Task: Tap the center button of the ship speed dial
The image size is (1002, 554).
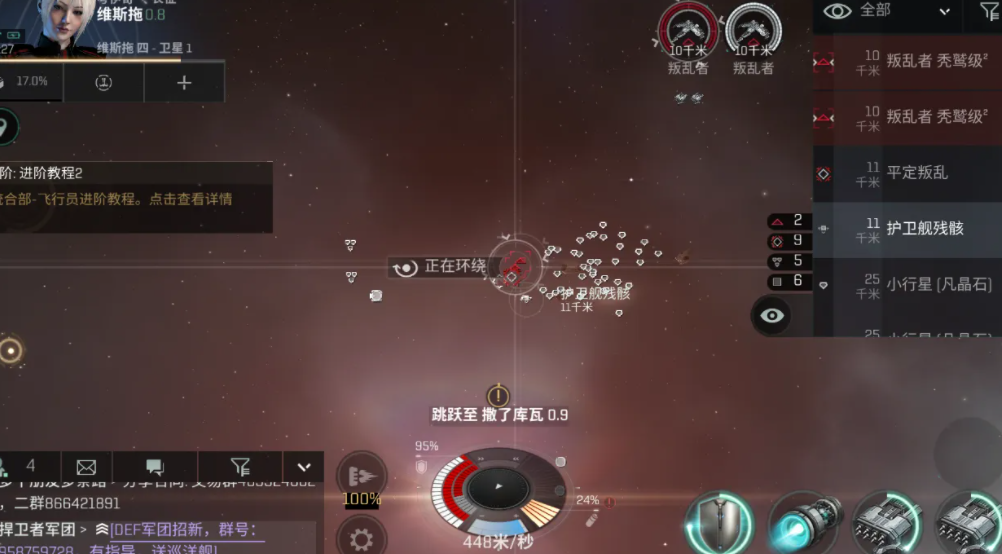Action: tap(498, 488)
